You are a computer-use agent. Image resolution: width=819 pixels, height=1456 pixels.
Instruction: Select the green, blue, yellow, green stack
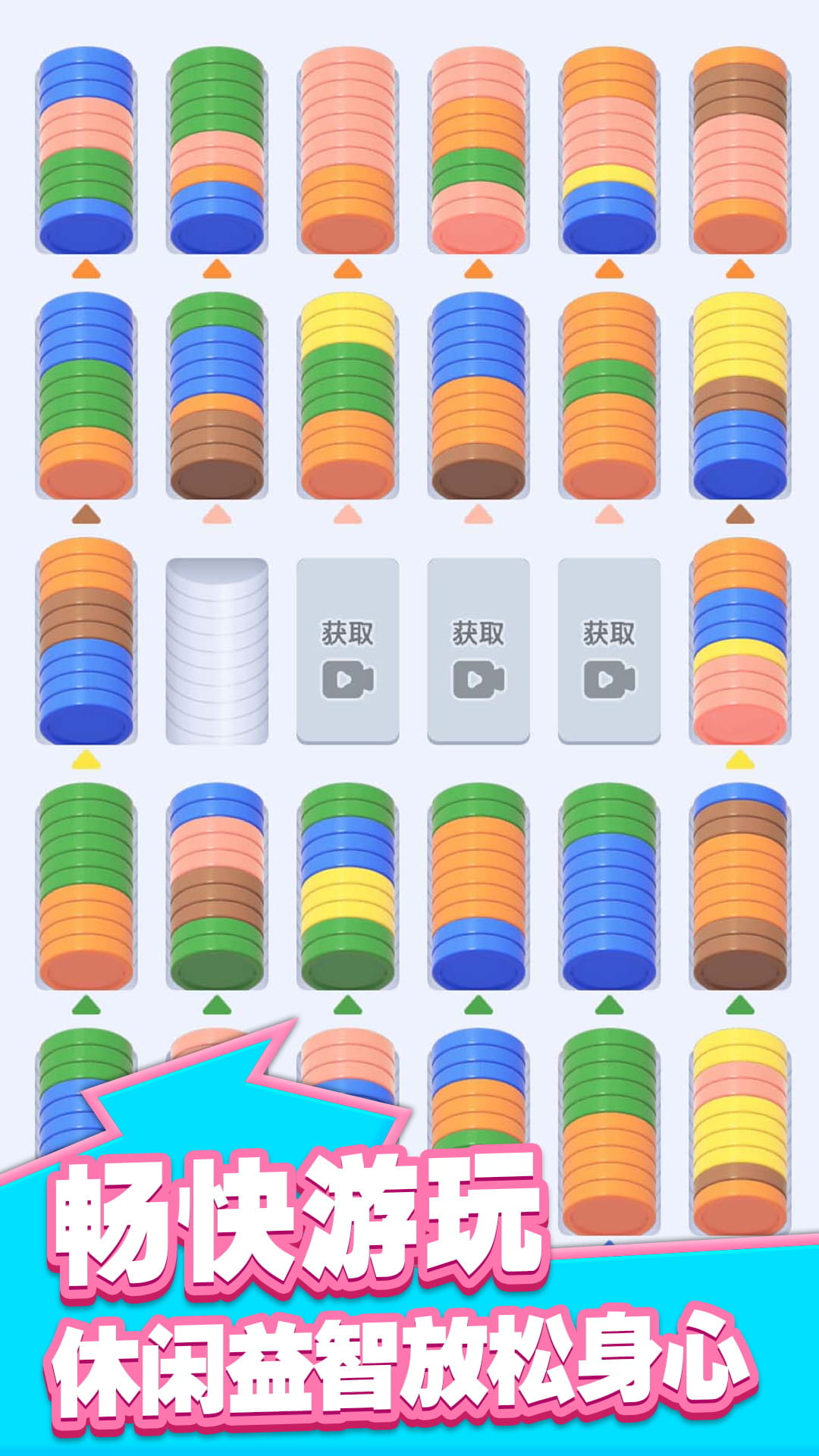pos(347,887)
